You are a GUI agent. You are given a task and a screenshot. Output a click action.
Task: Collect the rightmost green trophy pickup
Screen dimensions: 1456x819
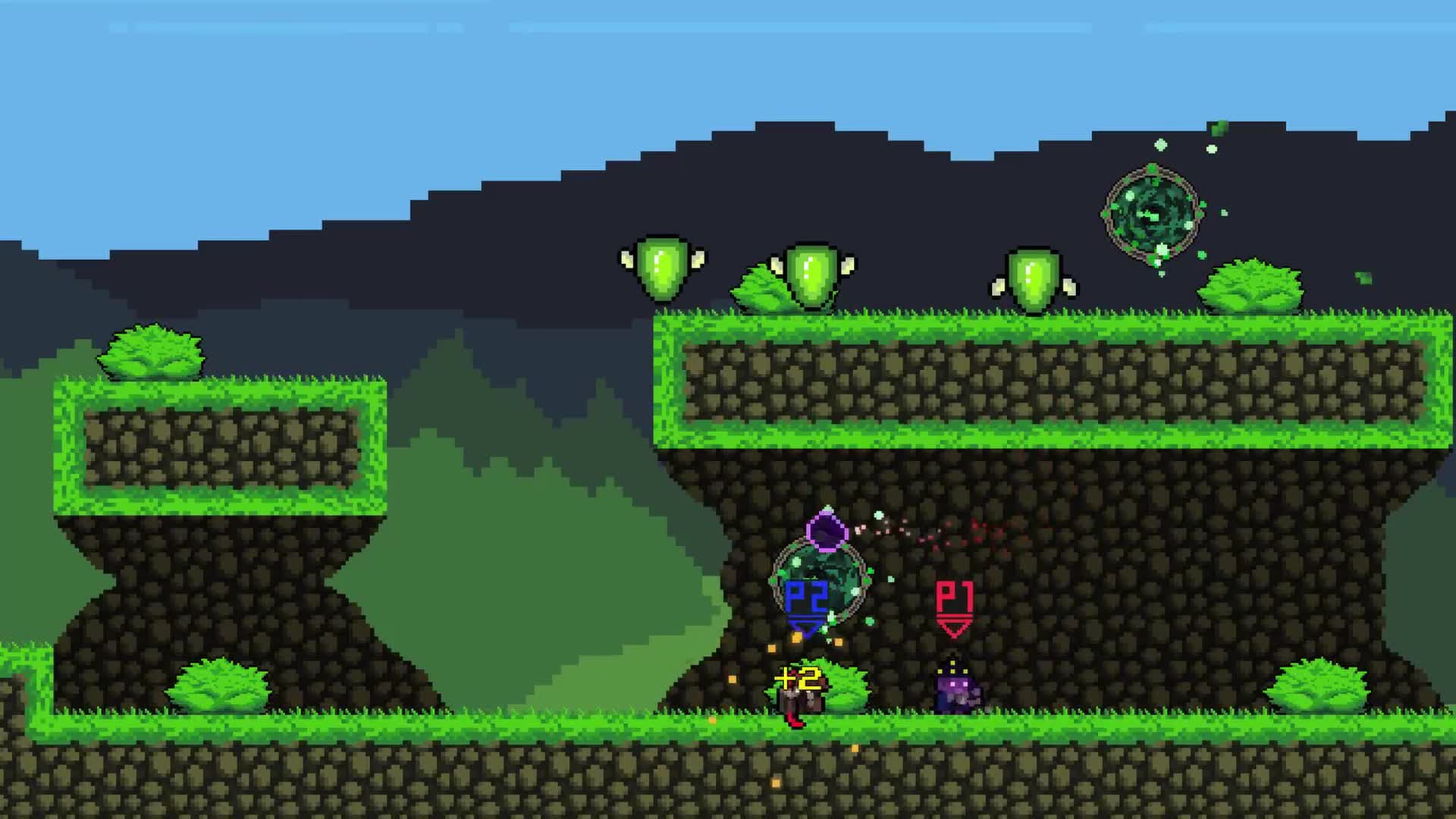(x=1031, y=277)
